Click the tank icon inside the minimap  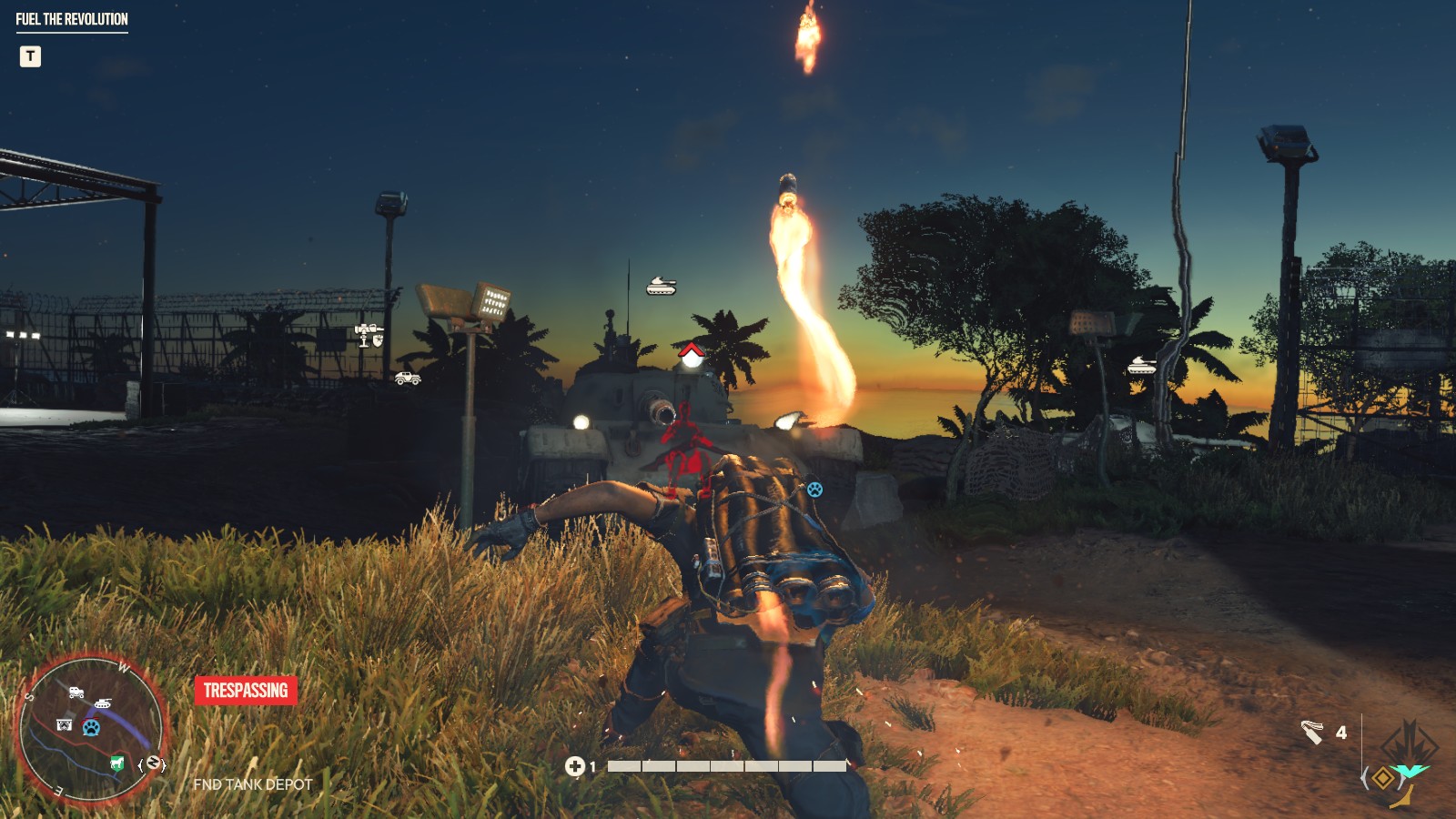pyautogui.click(x=104, y=703)
